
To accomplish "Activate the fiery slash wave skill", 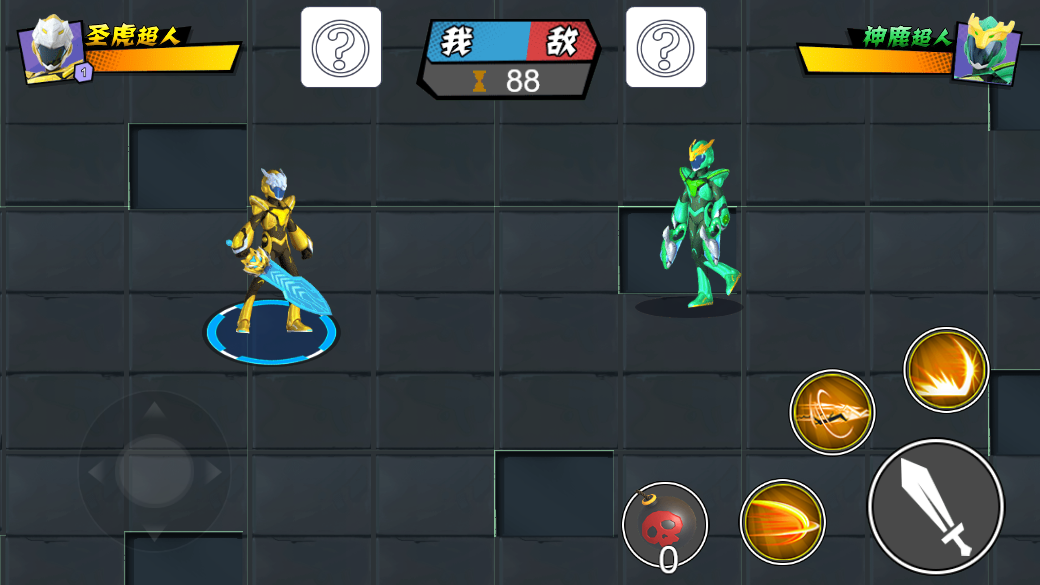I will (782, 522).
